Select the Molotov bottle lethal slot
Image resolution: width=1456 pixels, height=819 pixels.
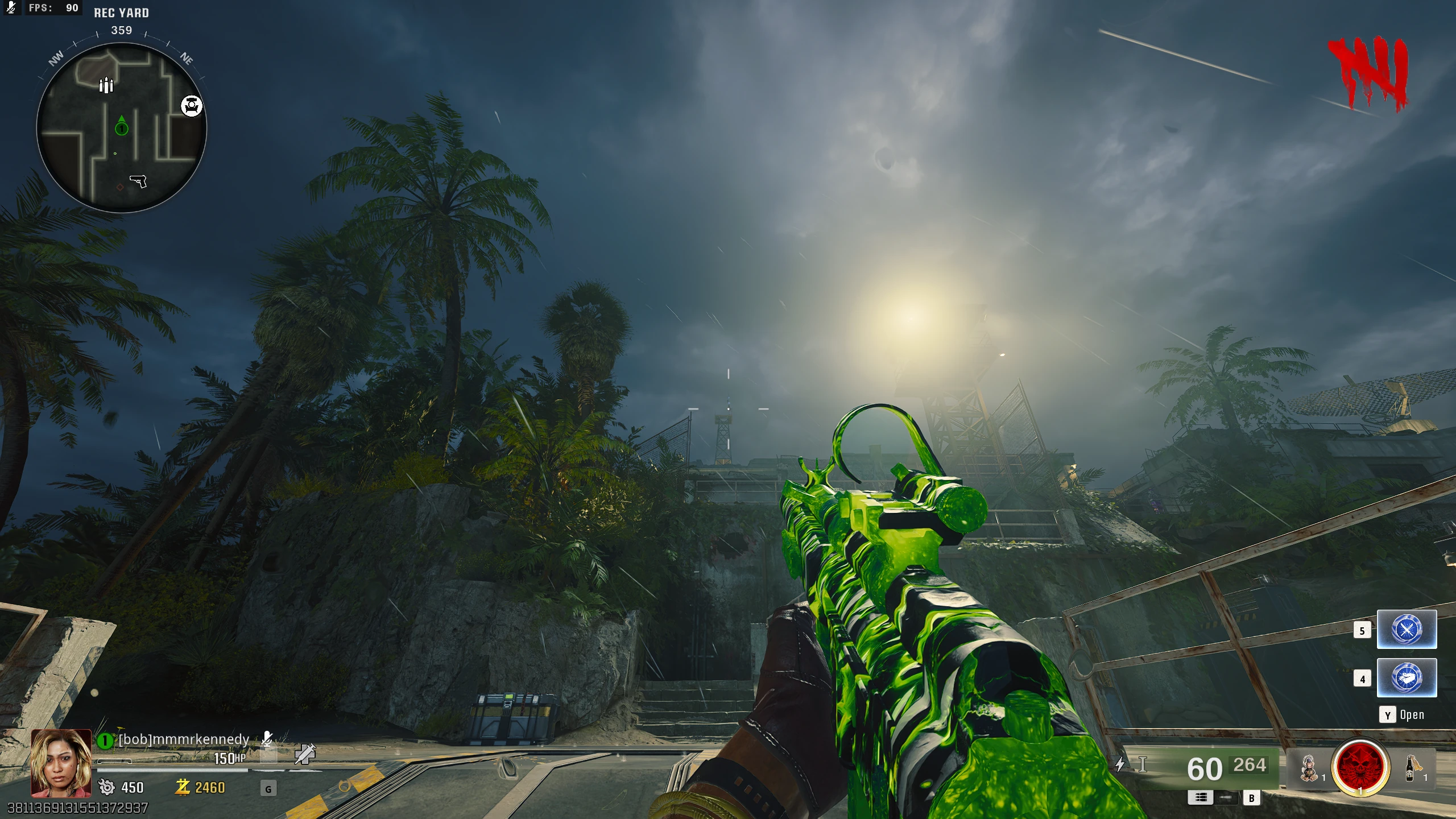coord(1410,768)
